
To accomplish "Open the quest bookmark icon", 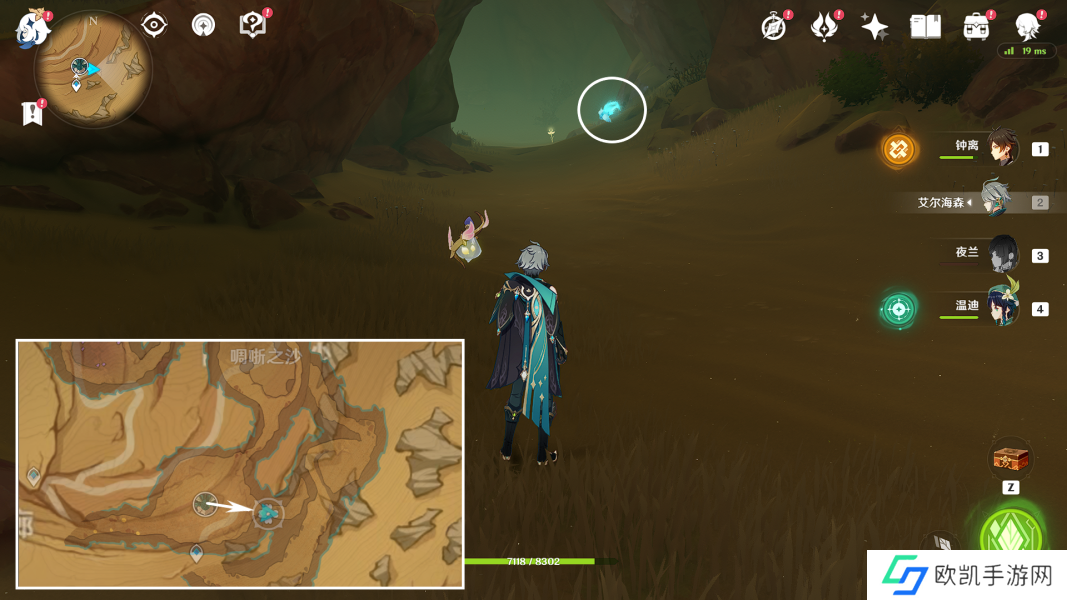I will [32, 113].
